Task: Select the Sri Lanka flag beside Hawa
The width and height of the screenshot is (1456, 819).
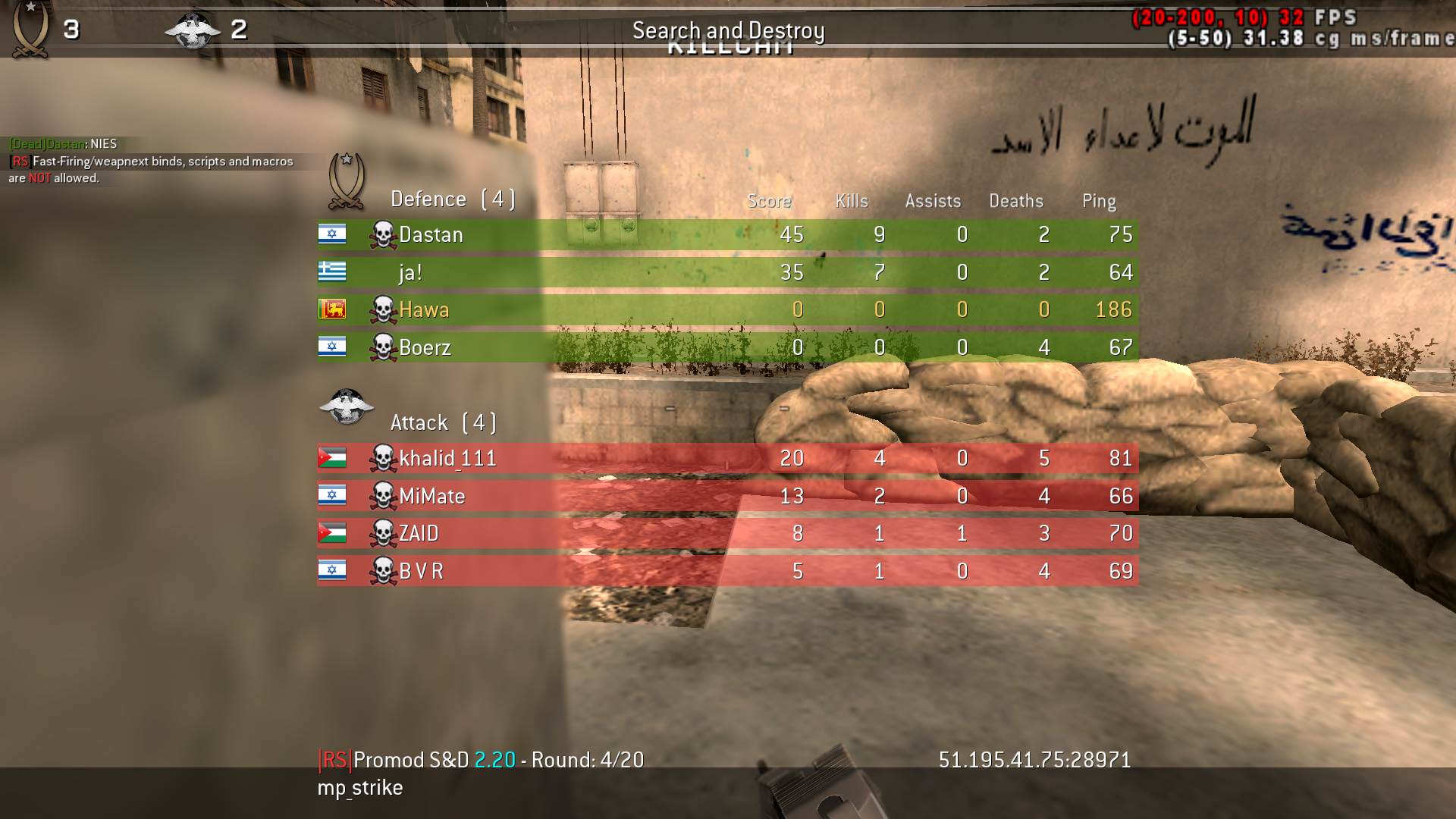Action: (x=331, y=309)
